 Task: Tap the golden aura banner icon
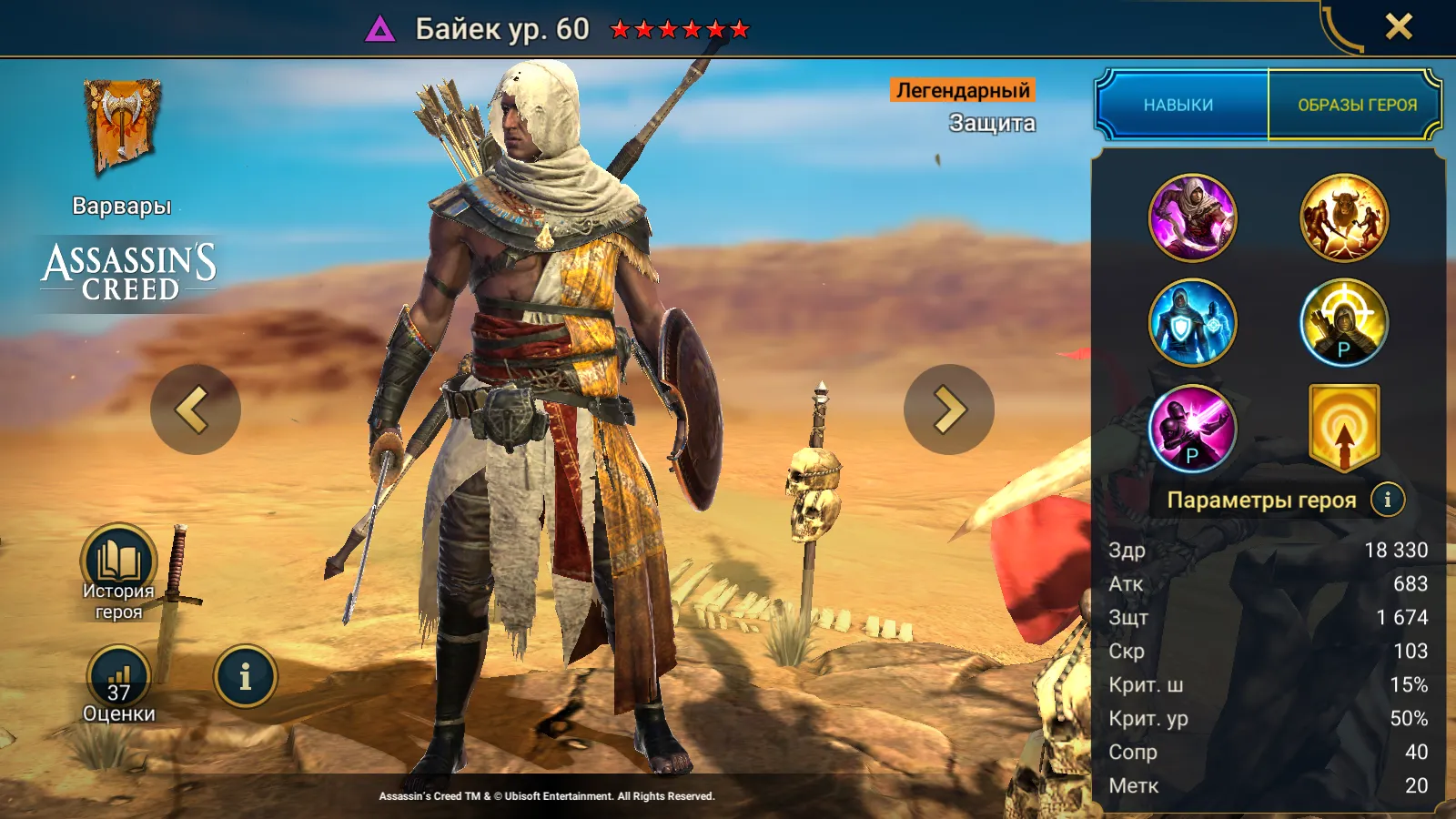1344,428
